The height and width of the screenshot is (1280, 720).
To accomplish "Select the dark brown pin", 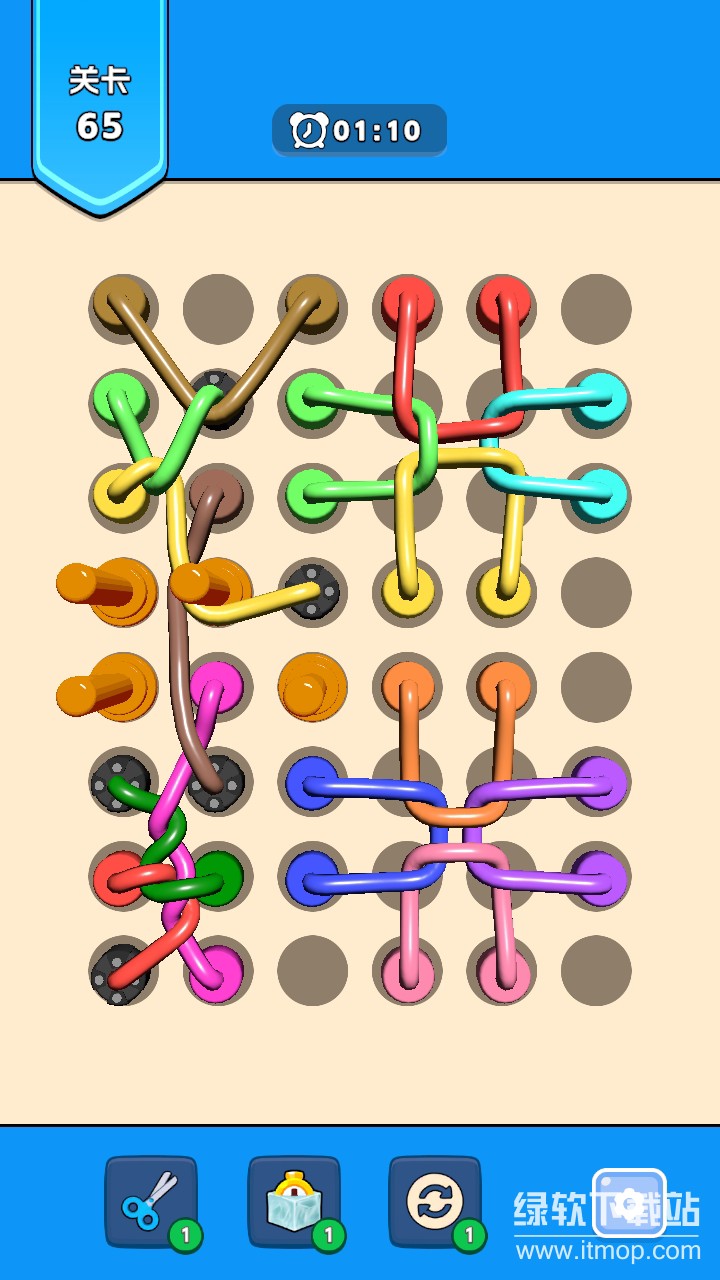I will tap(215, 494).
